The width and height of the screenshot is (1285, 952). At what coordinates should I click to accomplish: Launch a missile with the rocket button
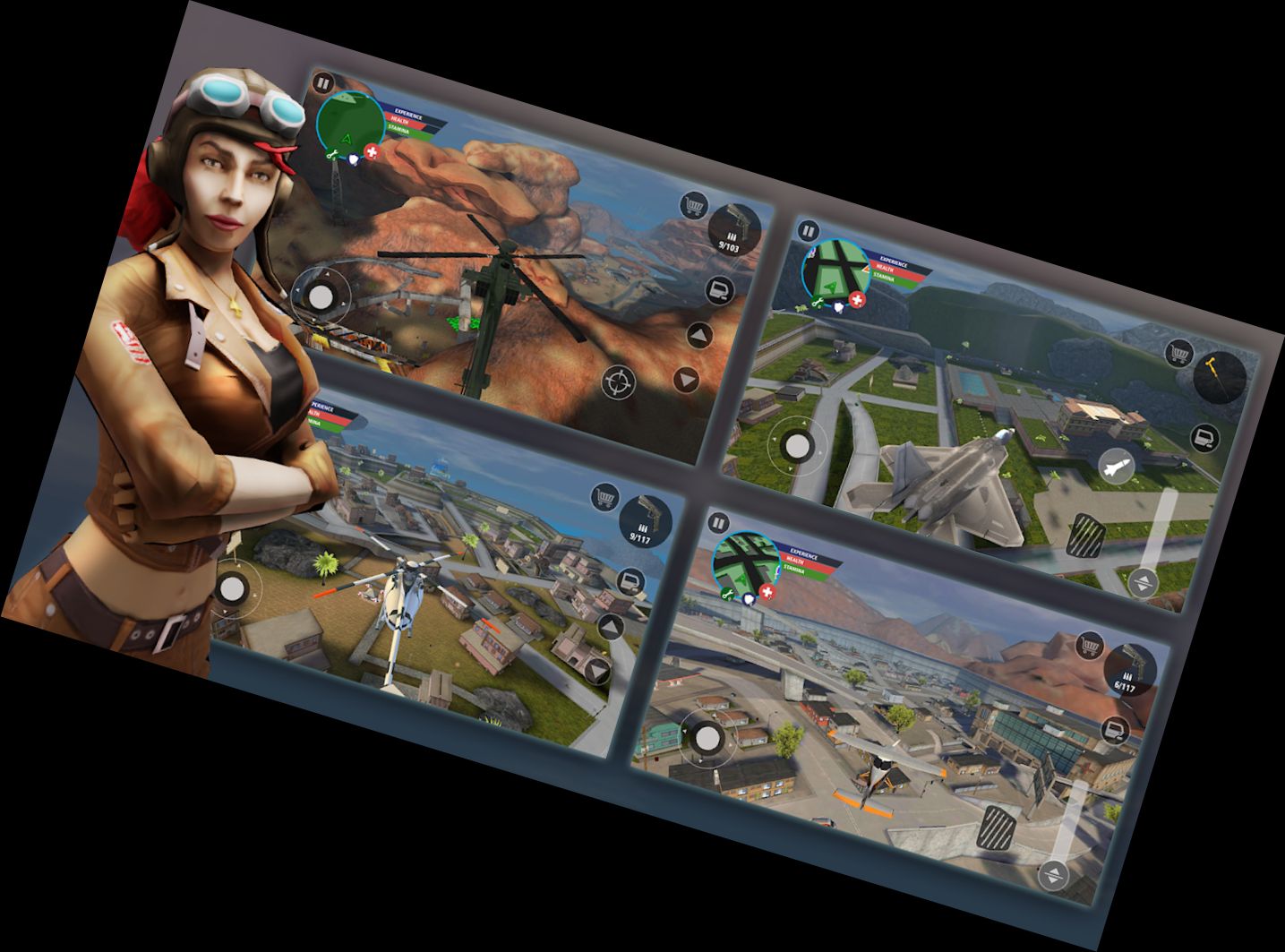click(1116, 466)
